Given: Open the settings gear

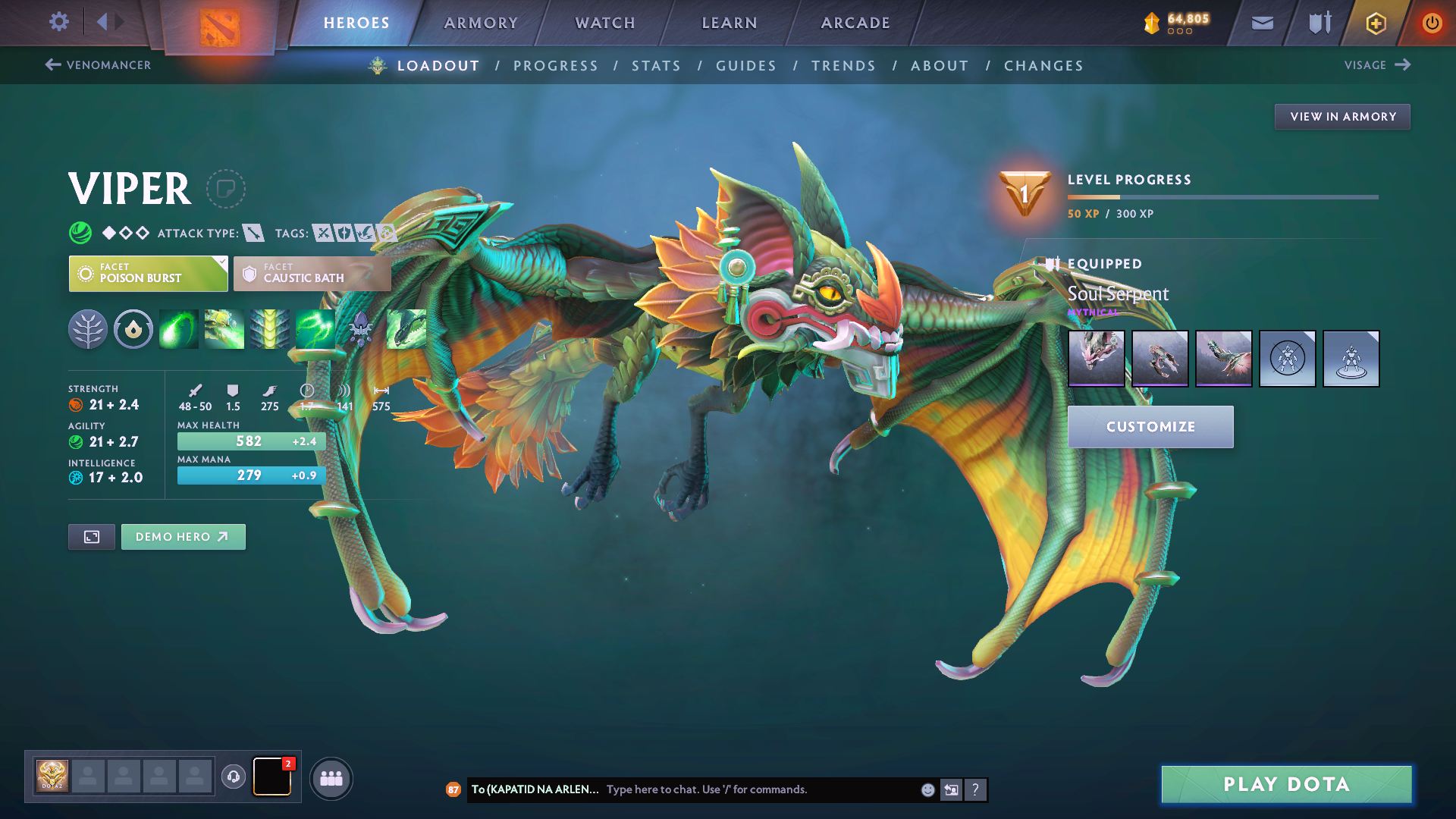Looking at the screenshot, I should coord(58,22).
